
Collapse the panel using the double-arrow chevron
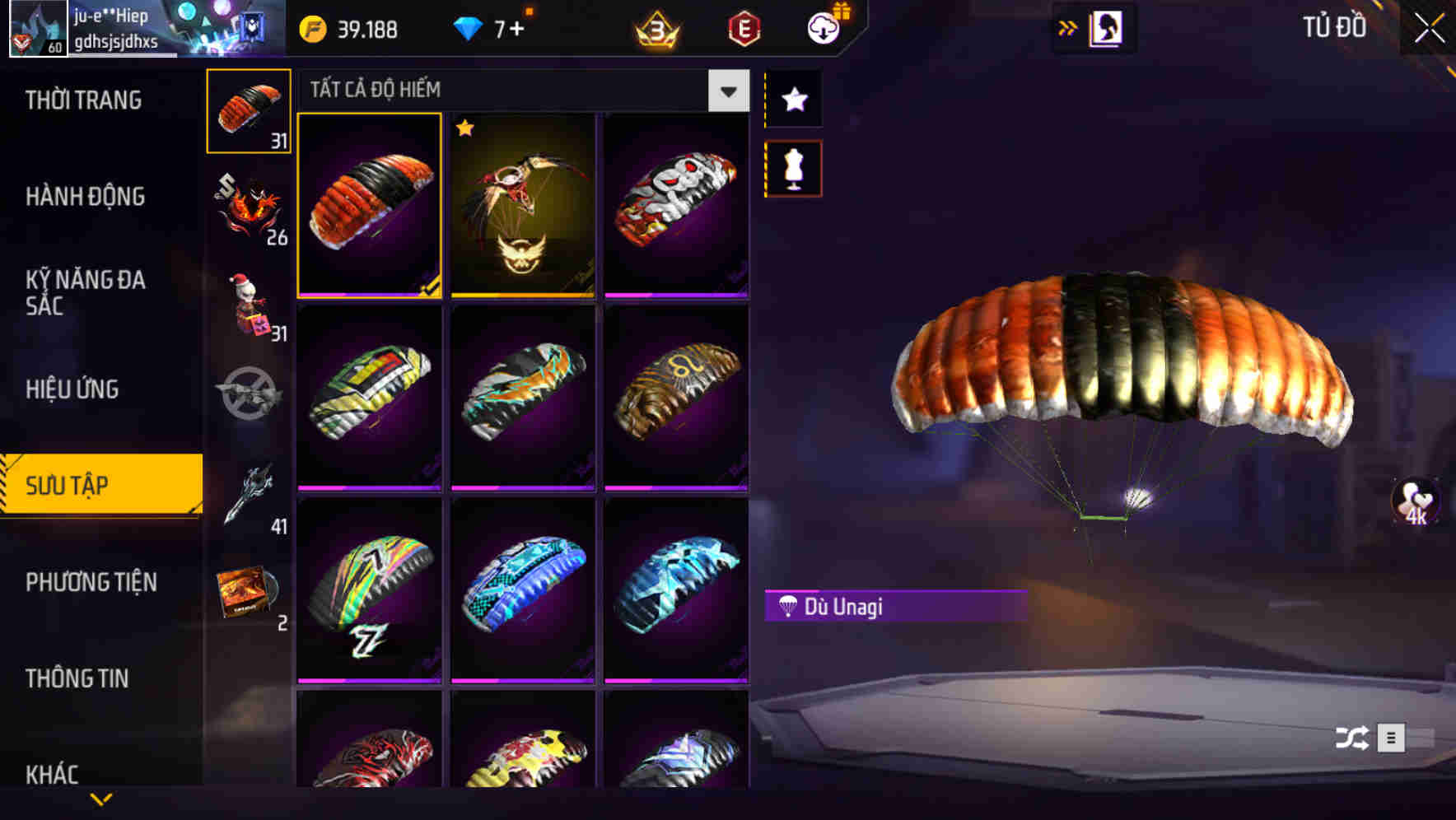(1069, 26)
